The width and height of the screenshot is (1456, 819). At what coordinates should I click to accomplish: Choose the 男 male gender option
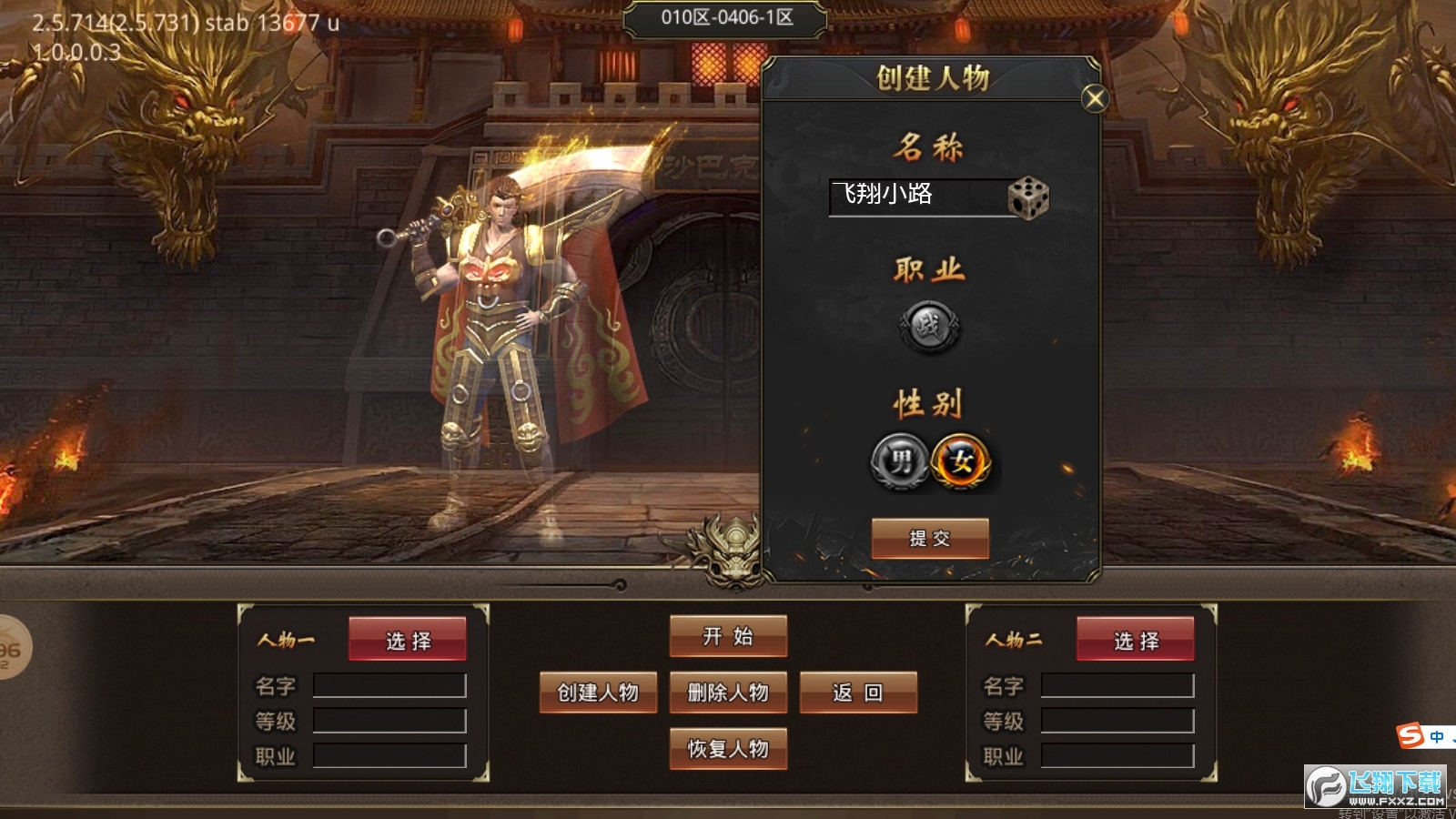[x=899, y=462]
